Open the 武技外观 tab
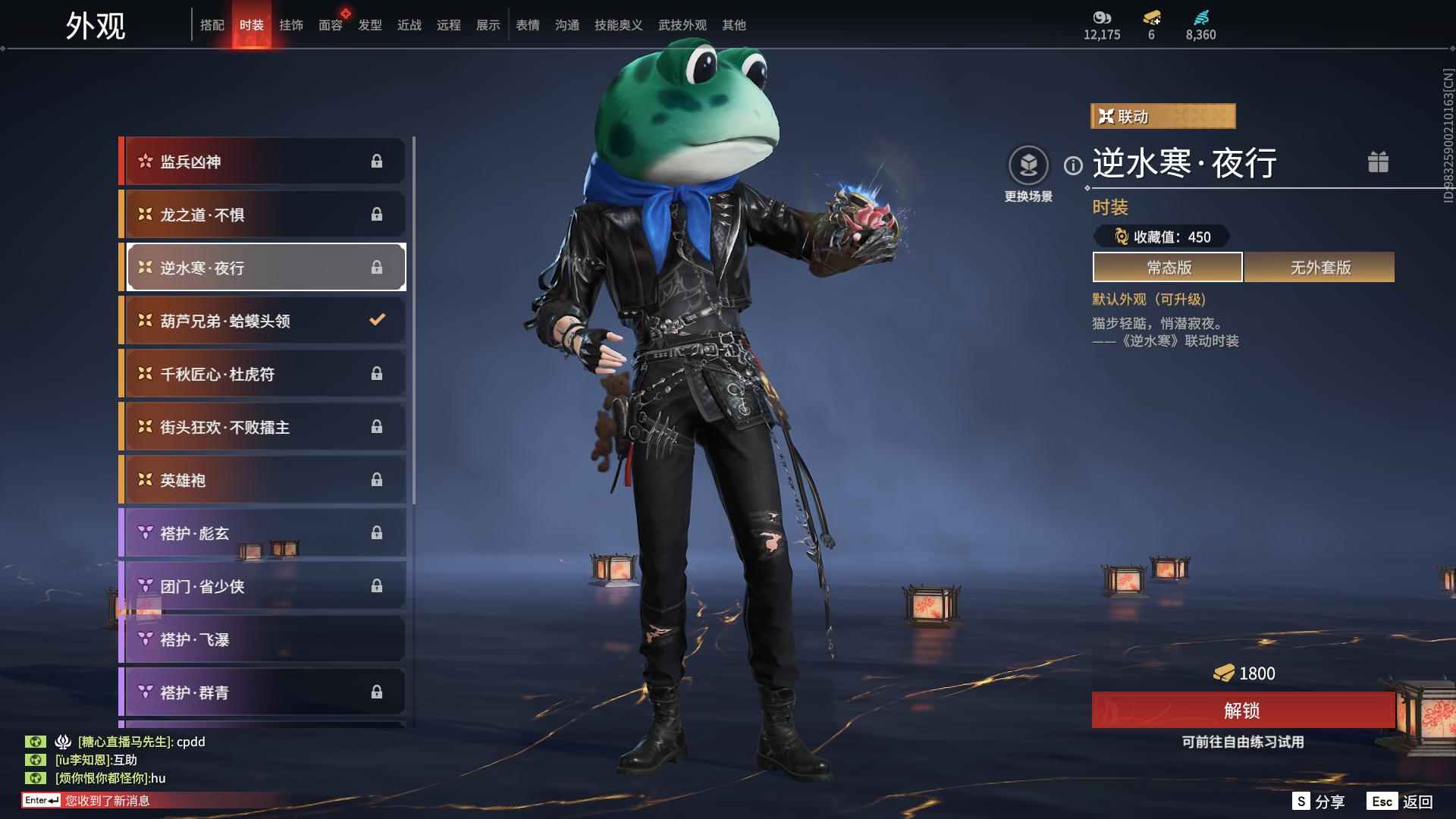 [682, 25]
